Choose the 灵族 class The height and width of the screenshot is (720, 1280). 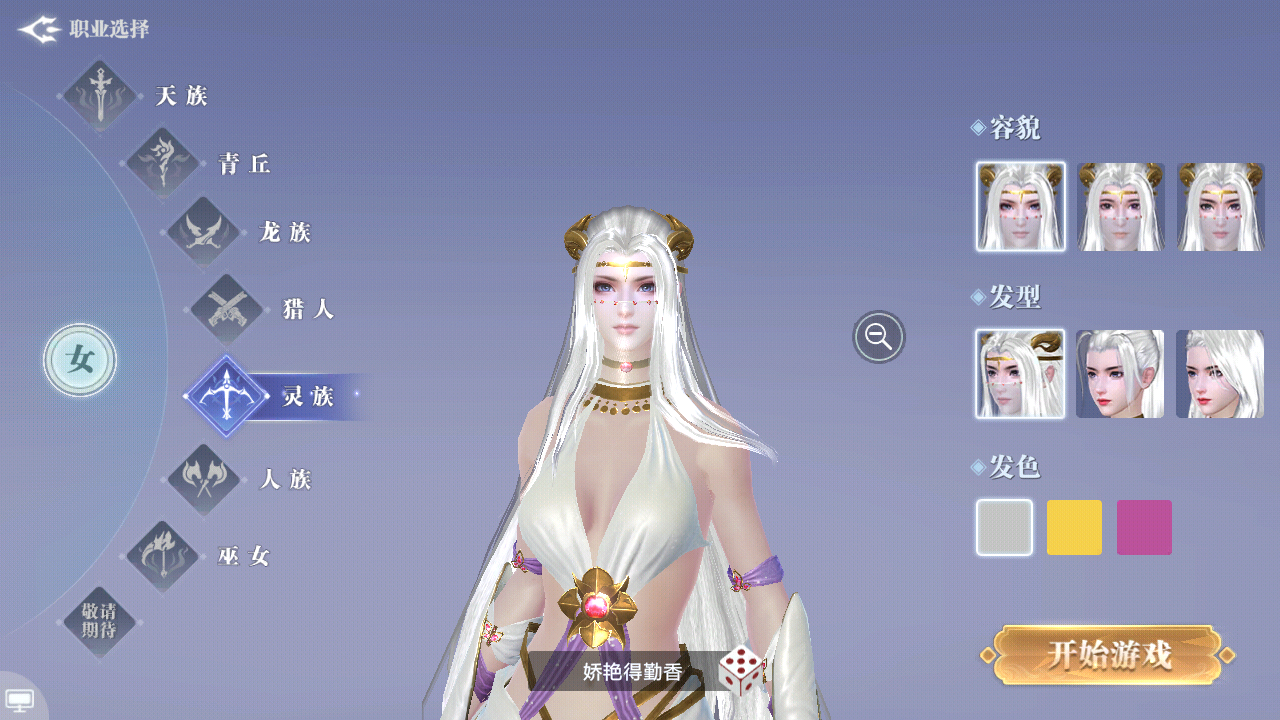(x=227, y=396)
